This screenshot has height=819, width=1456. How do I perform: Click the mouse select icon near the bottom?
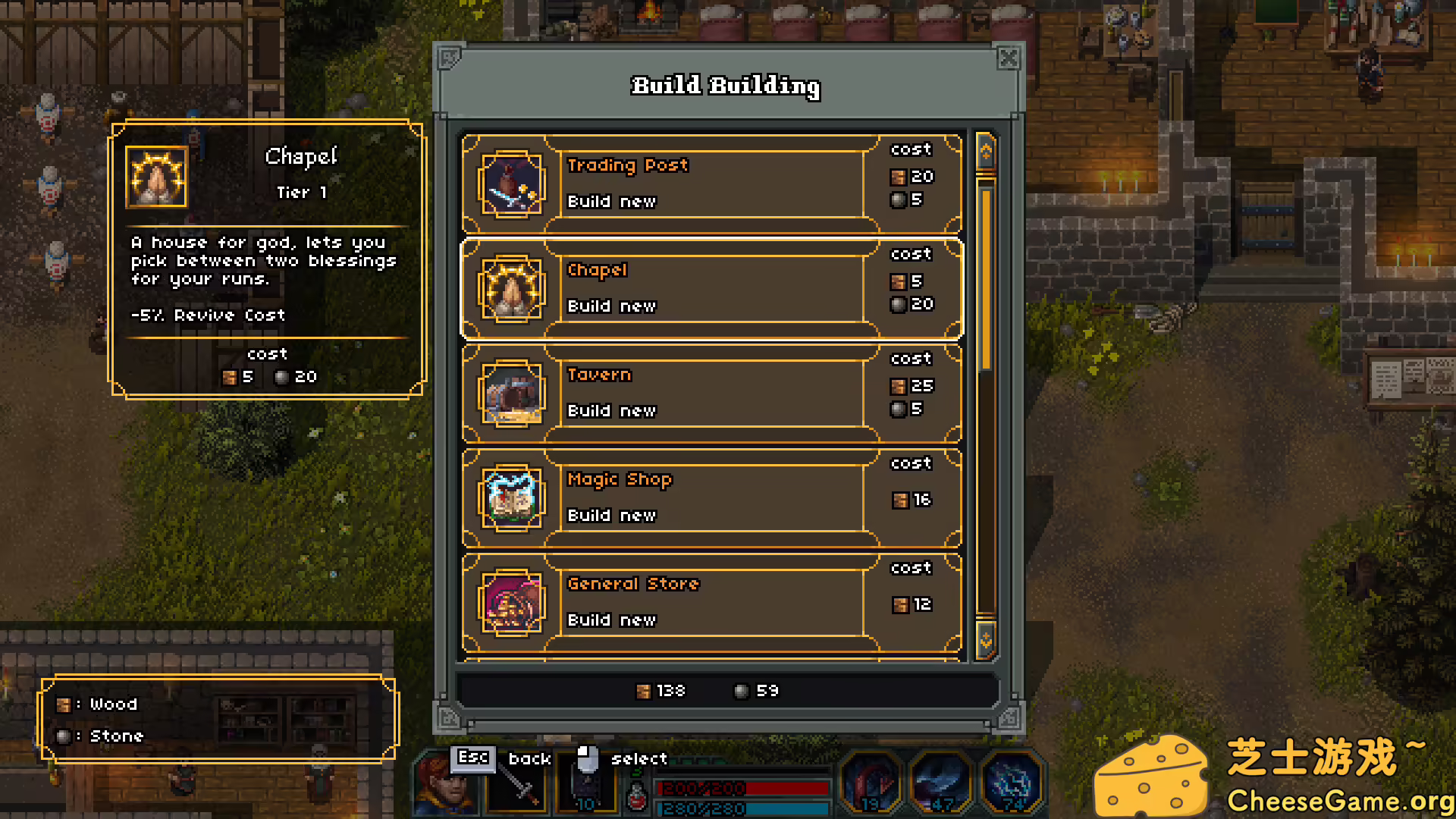(x=584, y=762)
